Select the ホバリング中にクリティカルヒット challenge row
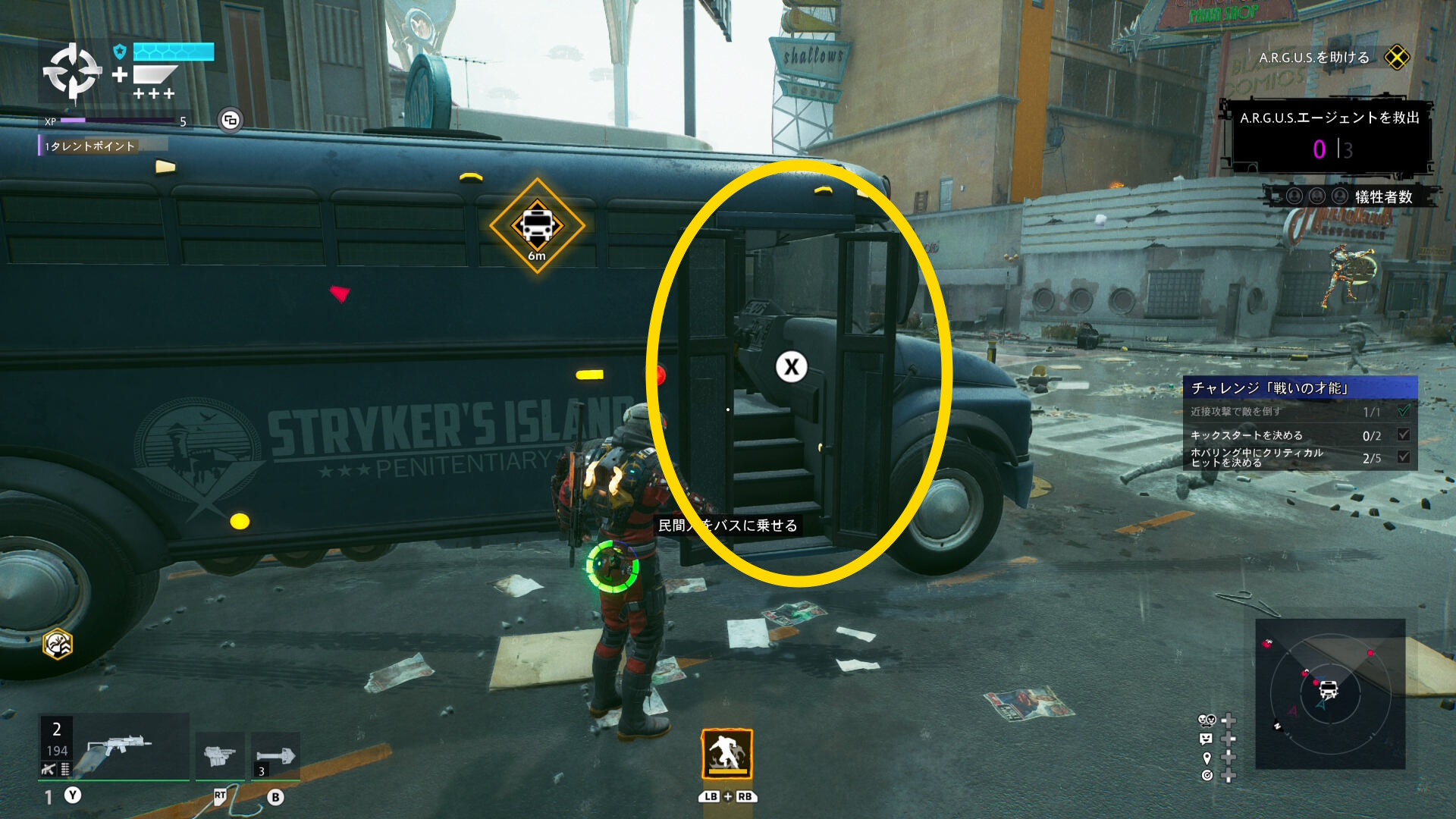Screen dimensions: 1456x819 (1299, 457)
